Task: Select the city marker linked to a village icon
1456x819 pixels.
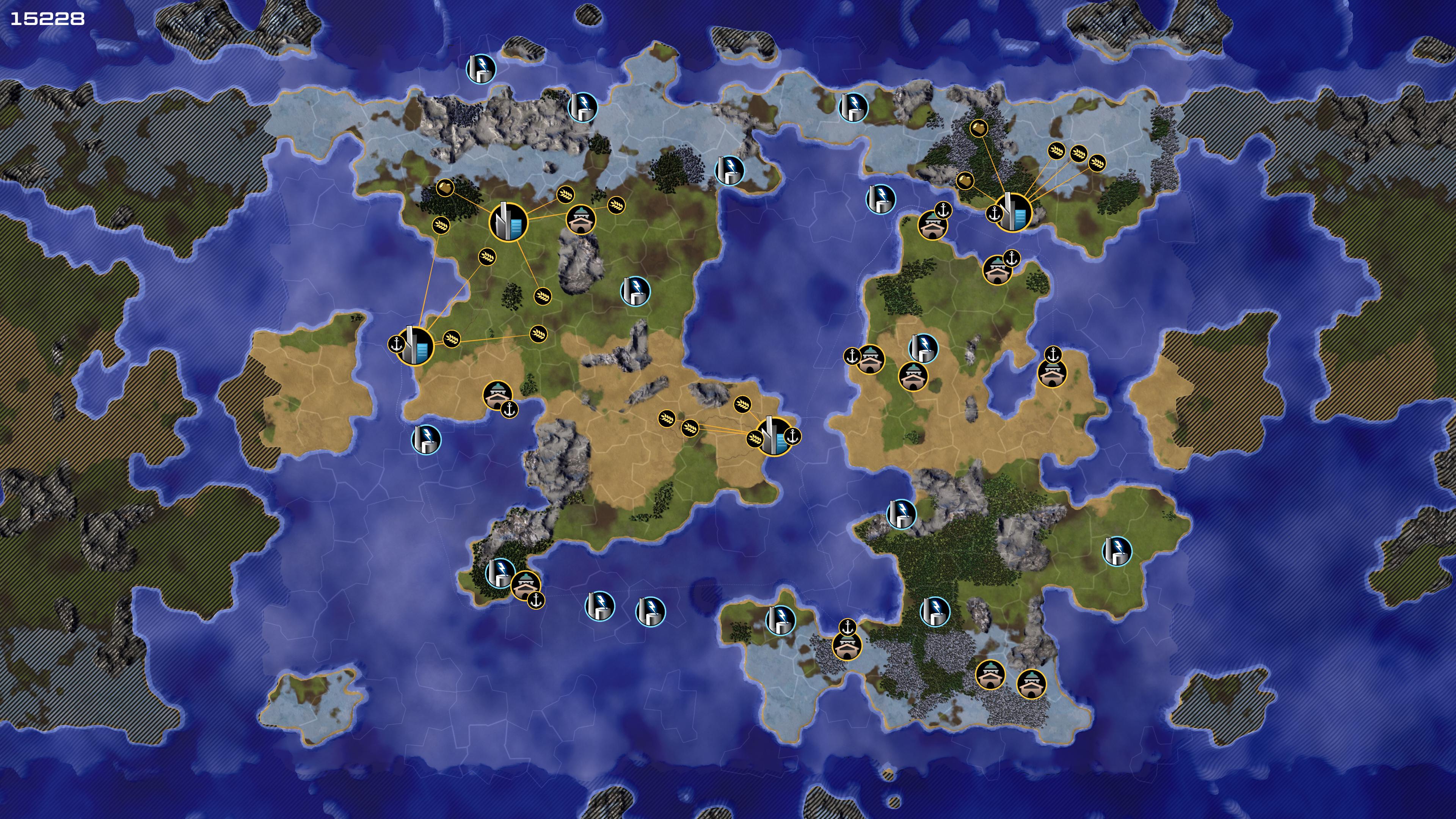Action: (508, 222)
